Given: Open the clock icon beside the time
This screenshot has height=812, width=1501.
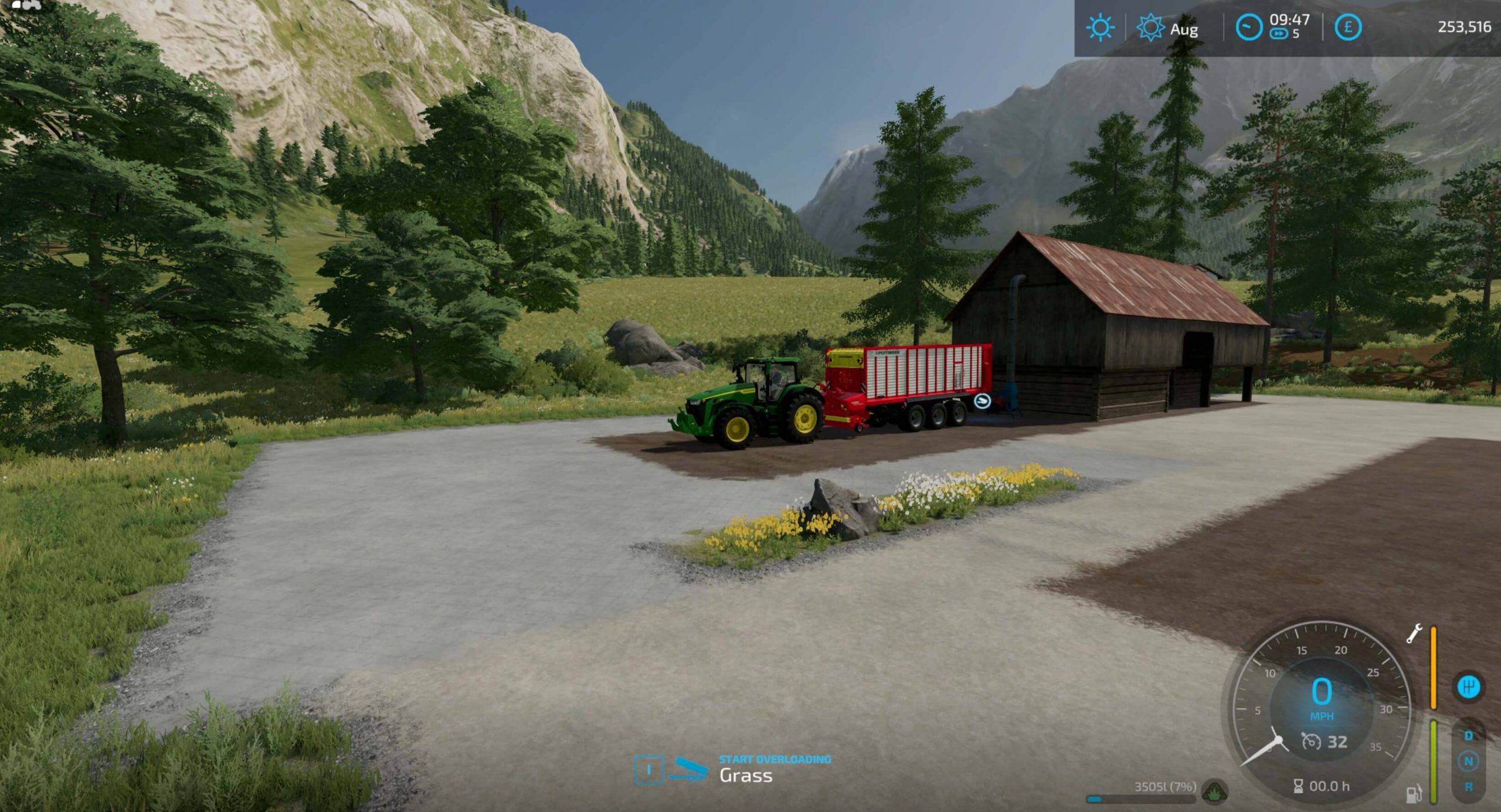Looking at the screenshot, I should pyautogui.click(x=1248, y=28).
